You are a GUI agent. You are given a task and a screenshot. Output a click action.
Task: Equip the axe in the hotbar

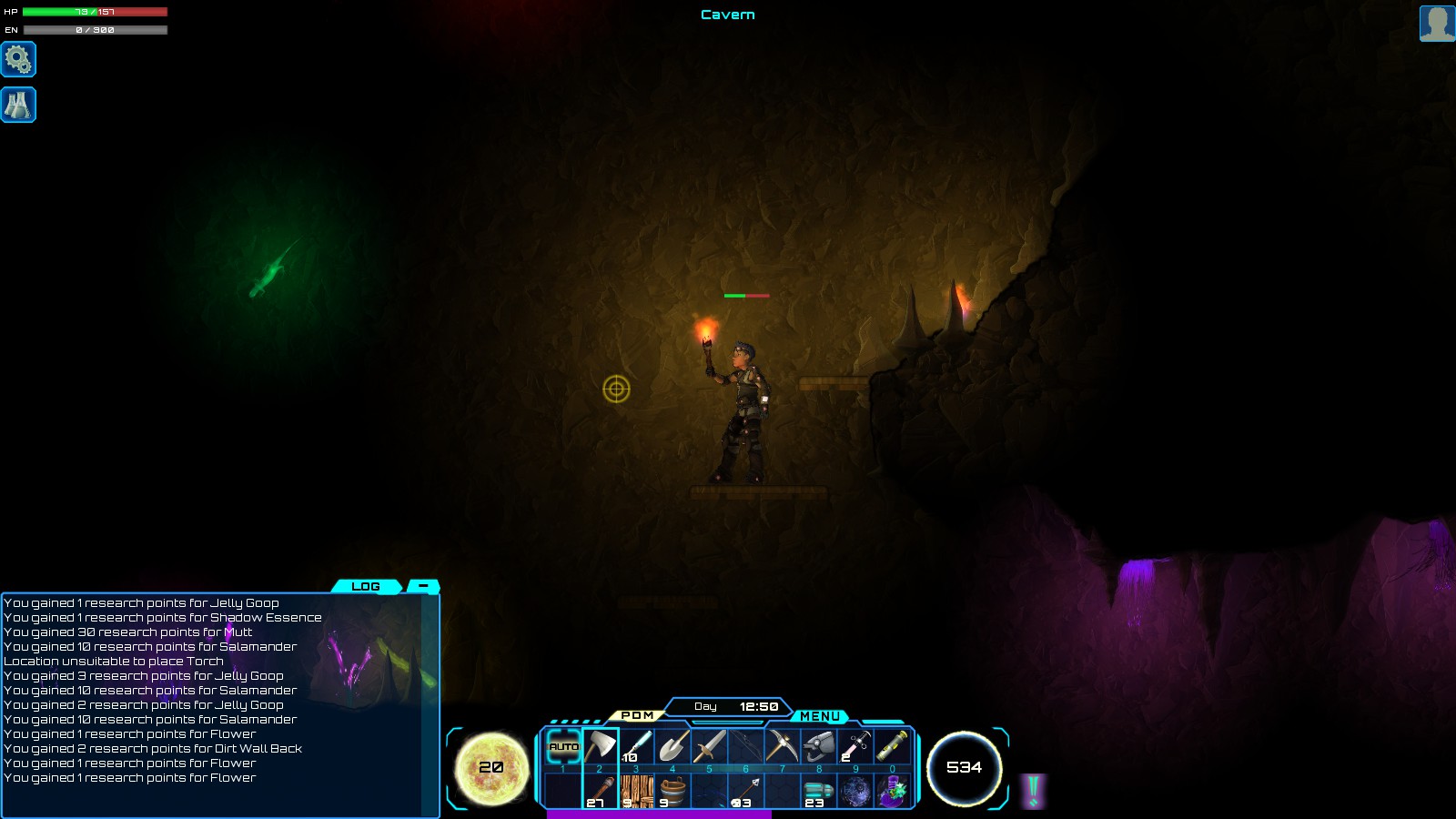[x=600, y=747]
